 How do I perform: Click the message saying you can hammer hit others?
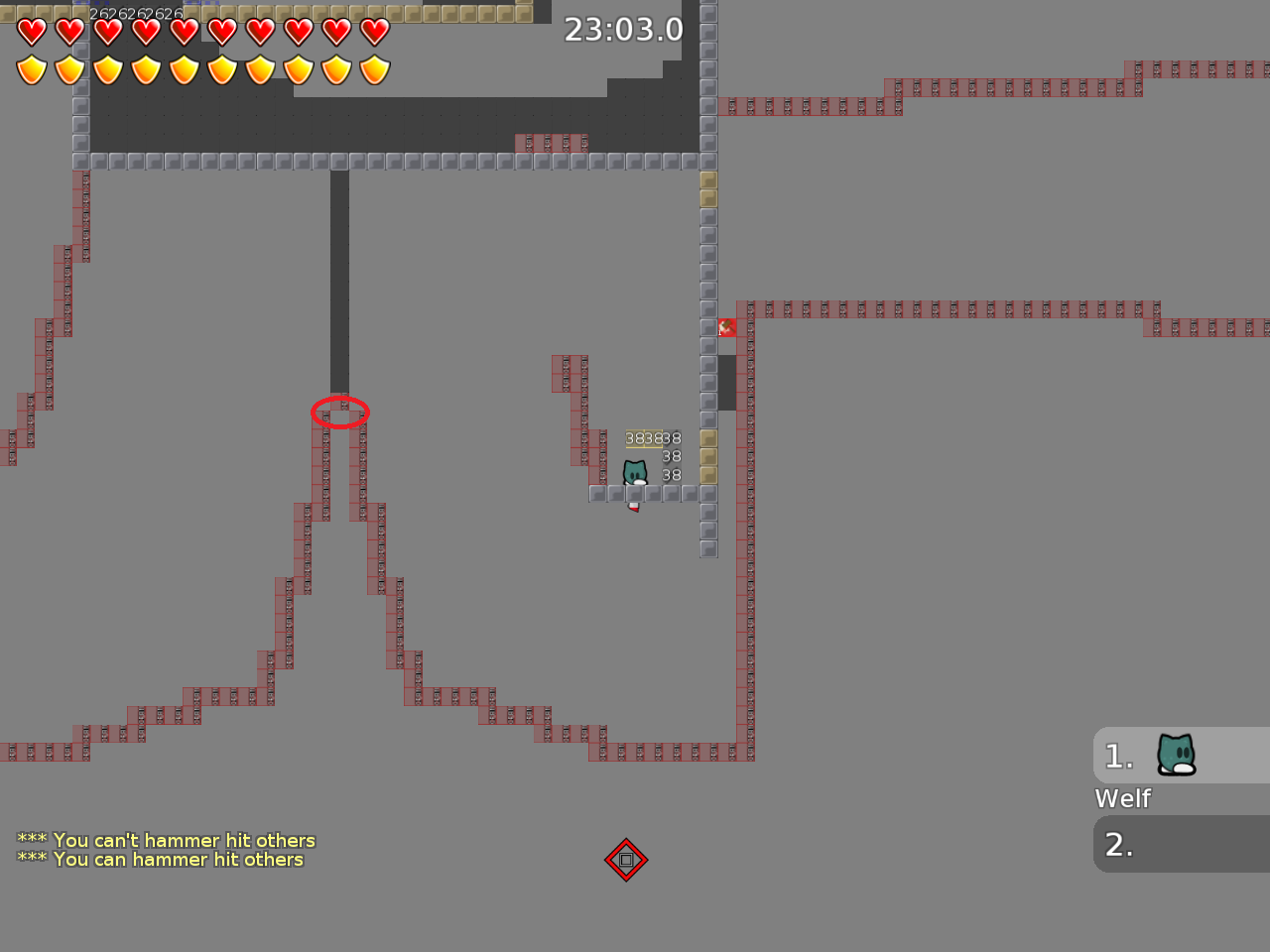tap(159, 860)
